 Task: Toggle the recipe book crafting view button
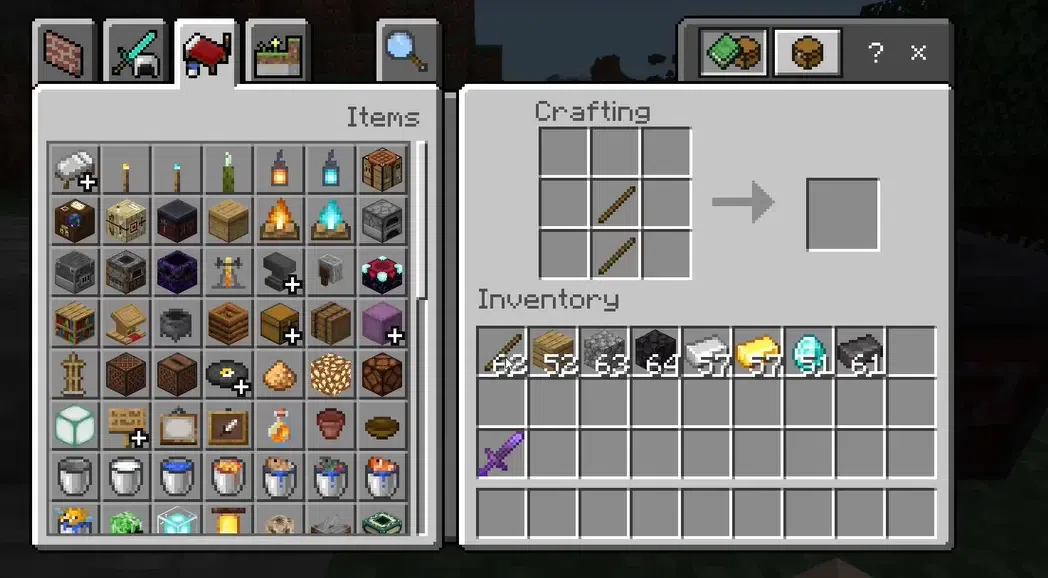733,52
